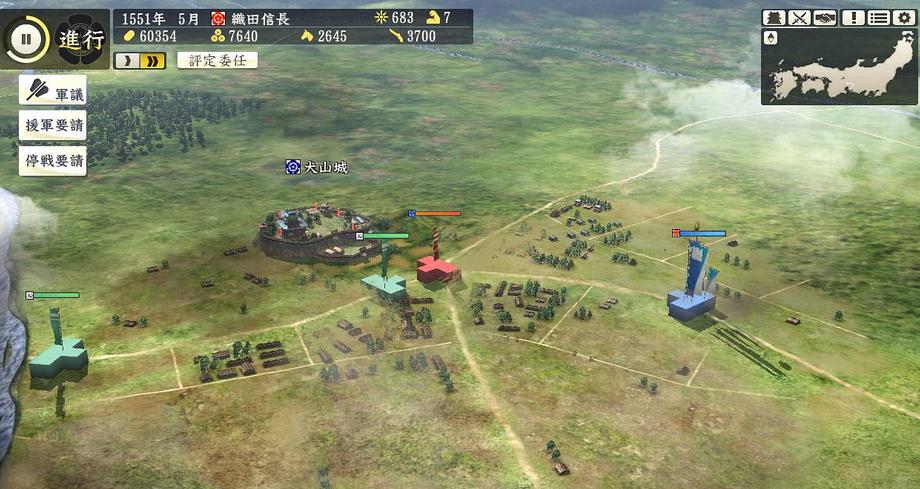Show the exclamation mark notifications

853,18
